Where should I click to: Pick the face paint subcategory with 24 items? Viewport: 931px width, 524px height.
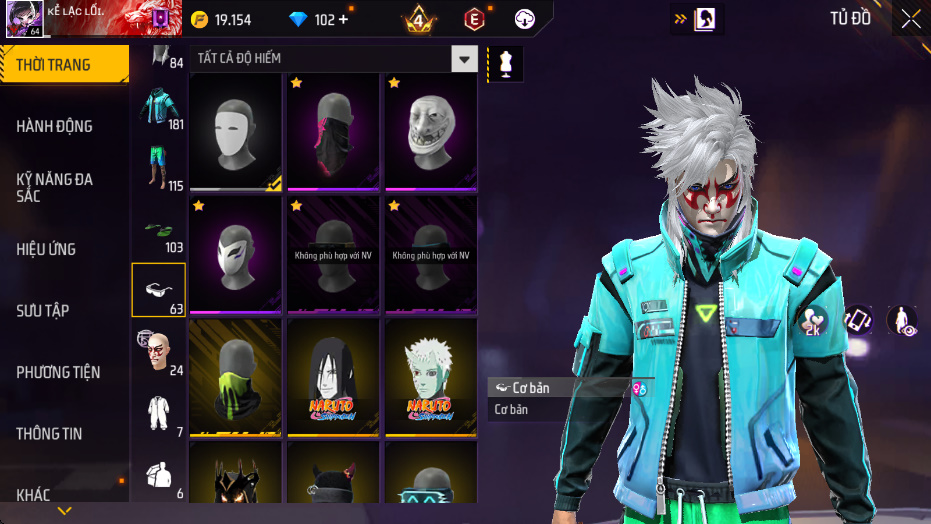(x=159, y=352)
